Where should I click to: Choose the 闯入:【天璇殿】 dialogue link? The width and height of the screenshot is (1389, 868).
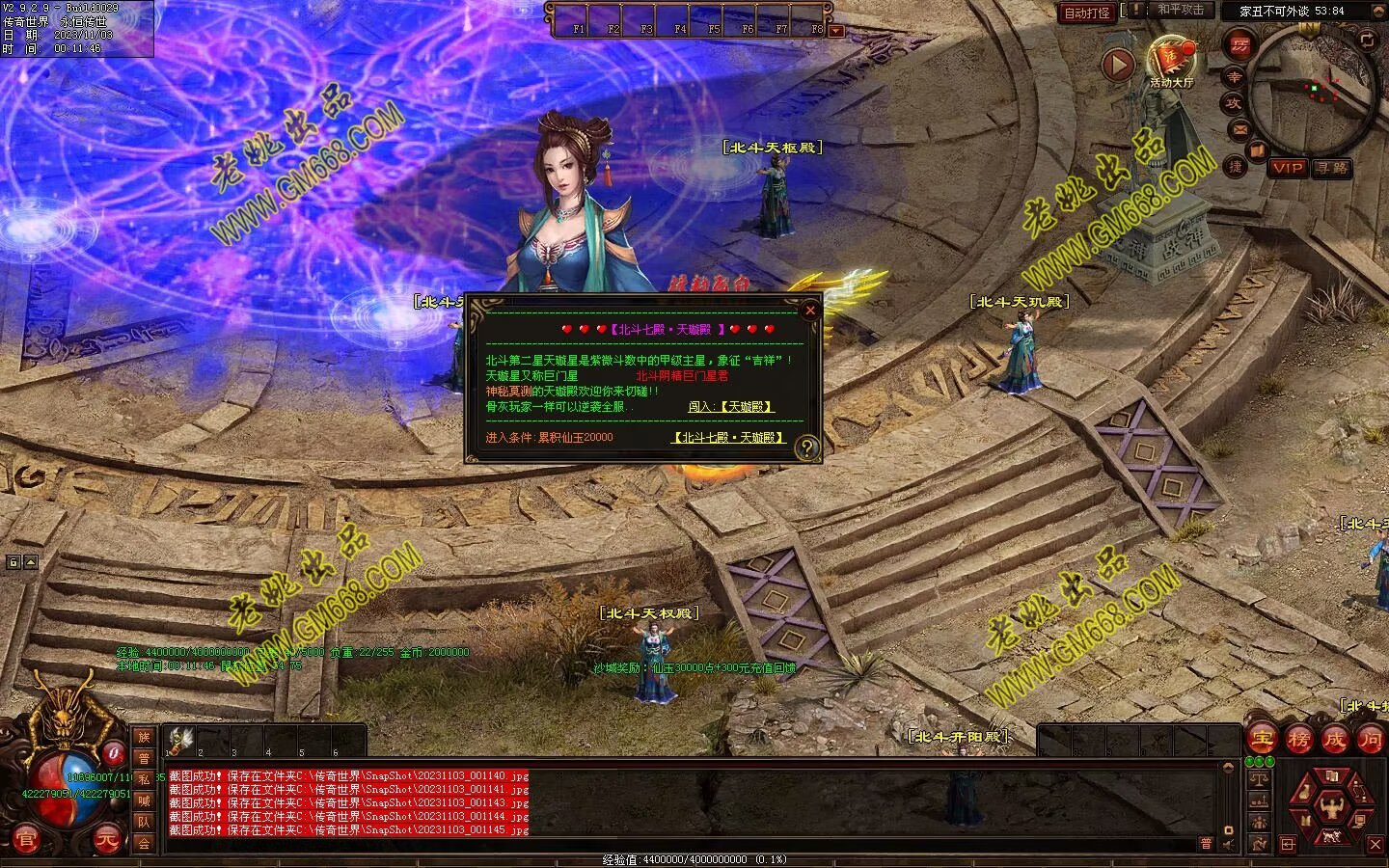[731, 407]
